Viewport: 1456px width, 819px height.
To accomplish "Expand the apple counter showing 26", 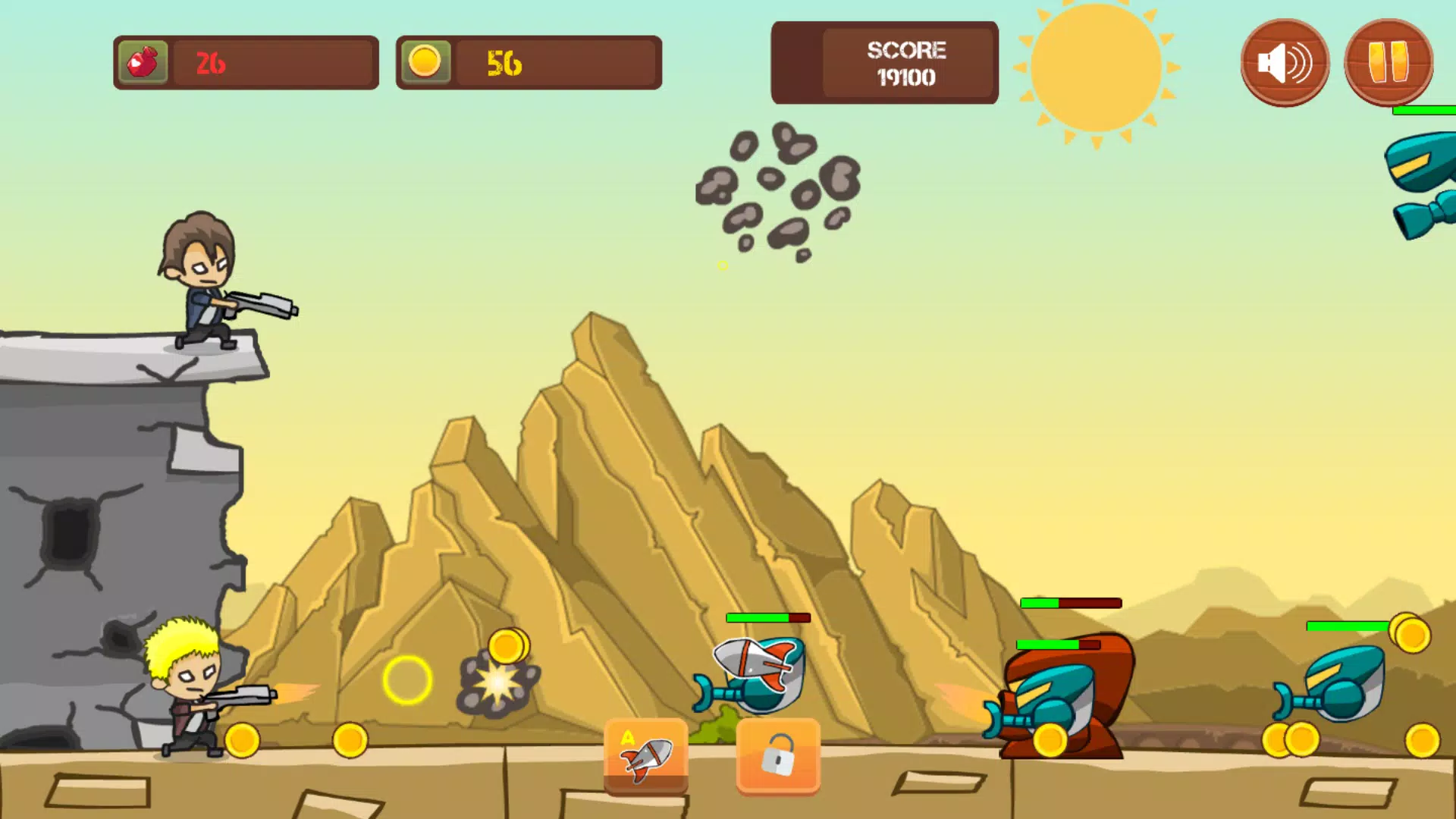I will tap(244, 62).
